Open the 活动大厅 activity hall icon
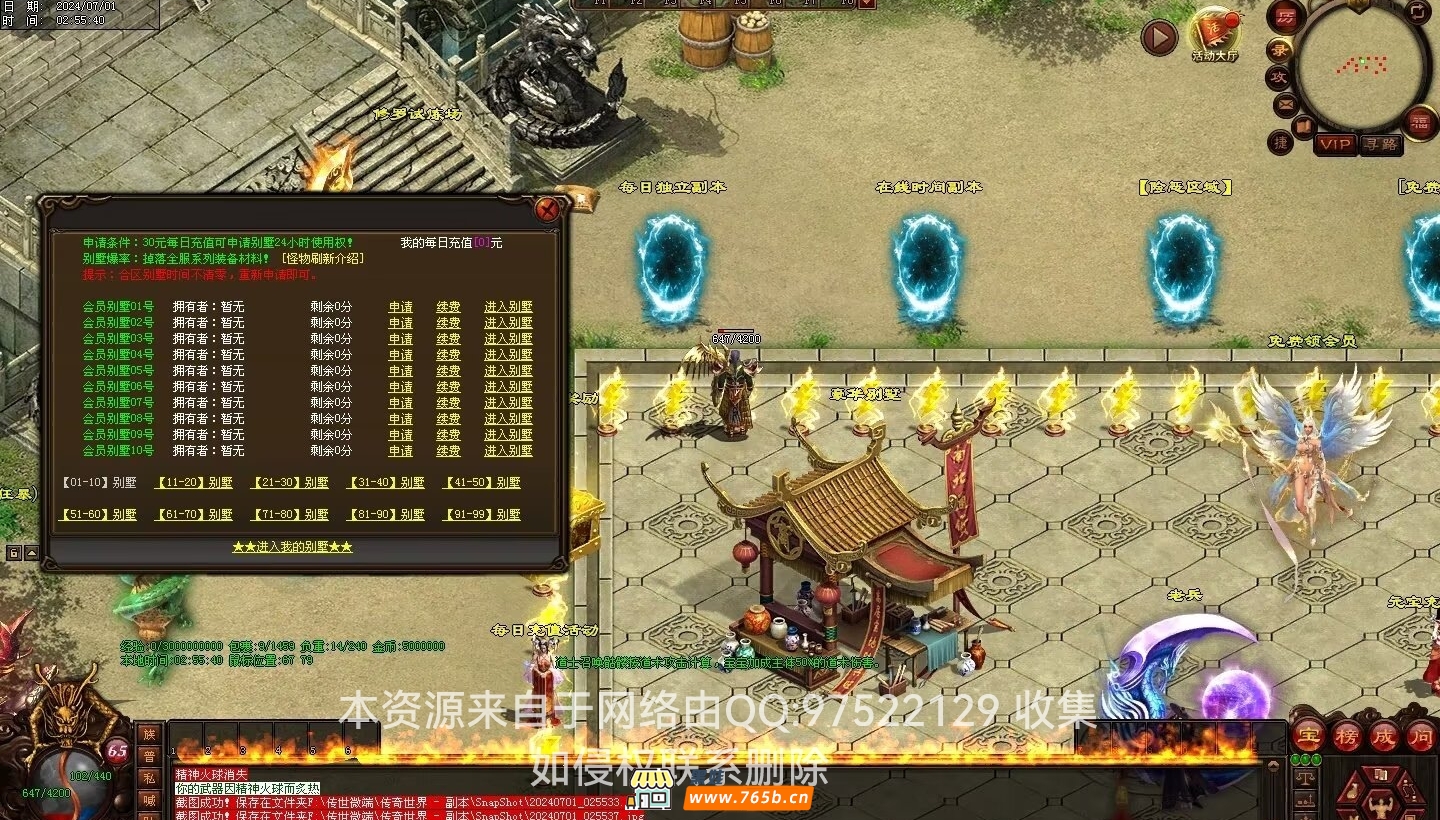Image resolution: width=1440 pixels, height=820 pixels. [x=1214, y=33]
